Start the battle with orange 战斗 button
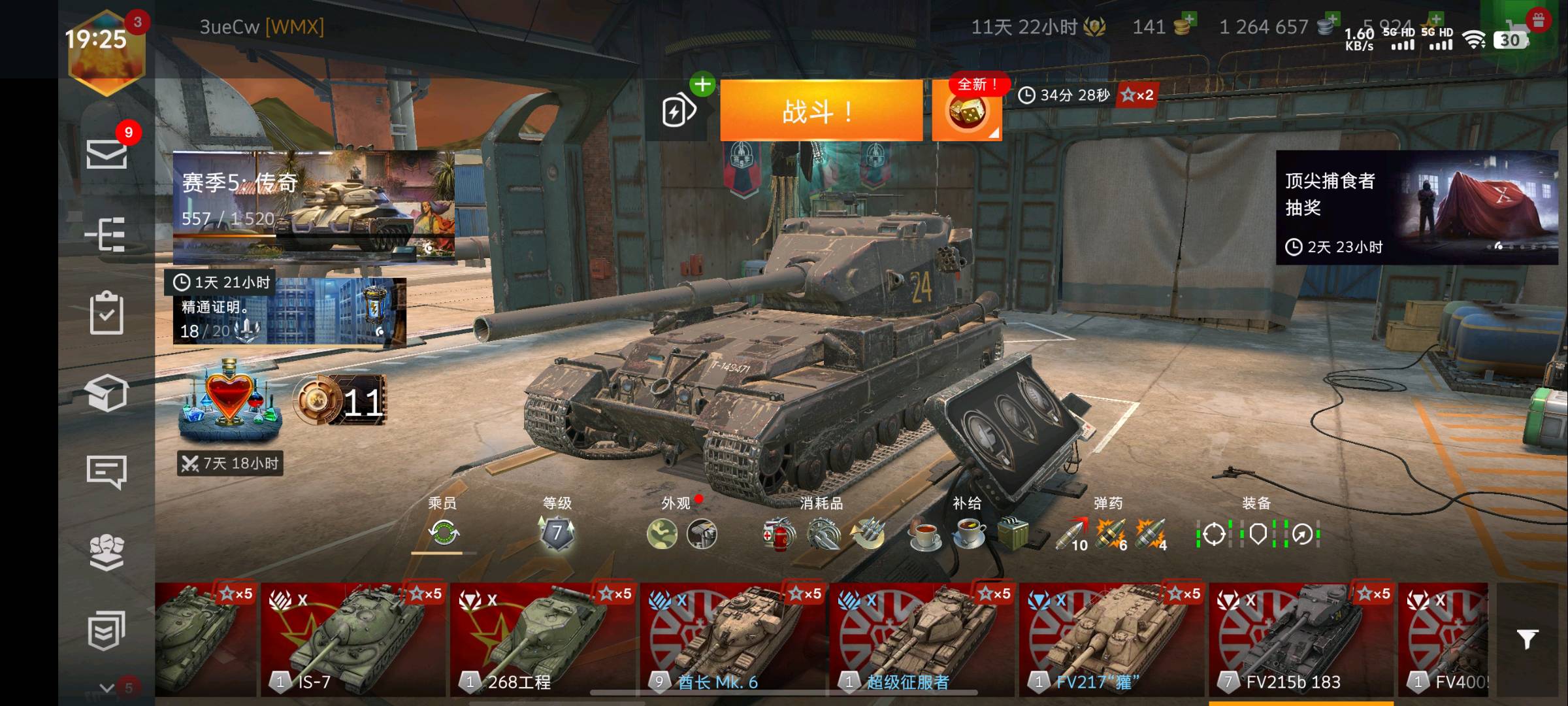 click(x=821, y=111)
